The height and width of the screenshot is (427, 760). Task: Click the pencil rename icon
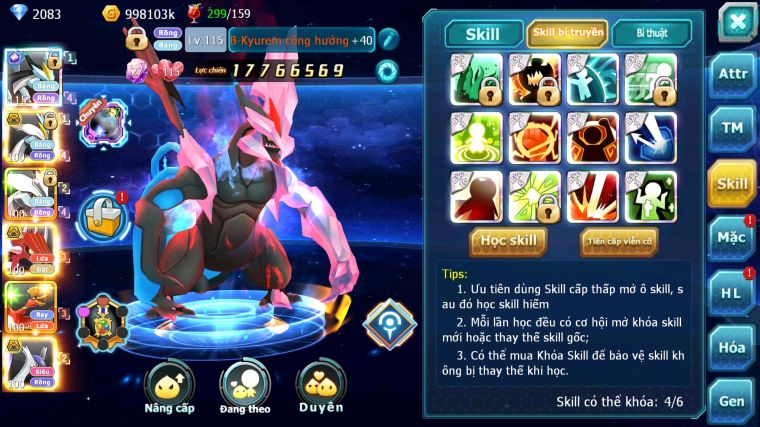point(388,39)
